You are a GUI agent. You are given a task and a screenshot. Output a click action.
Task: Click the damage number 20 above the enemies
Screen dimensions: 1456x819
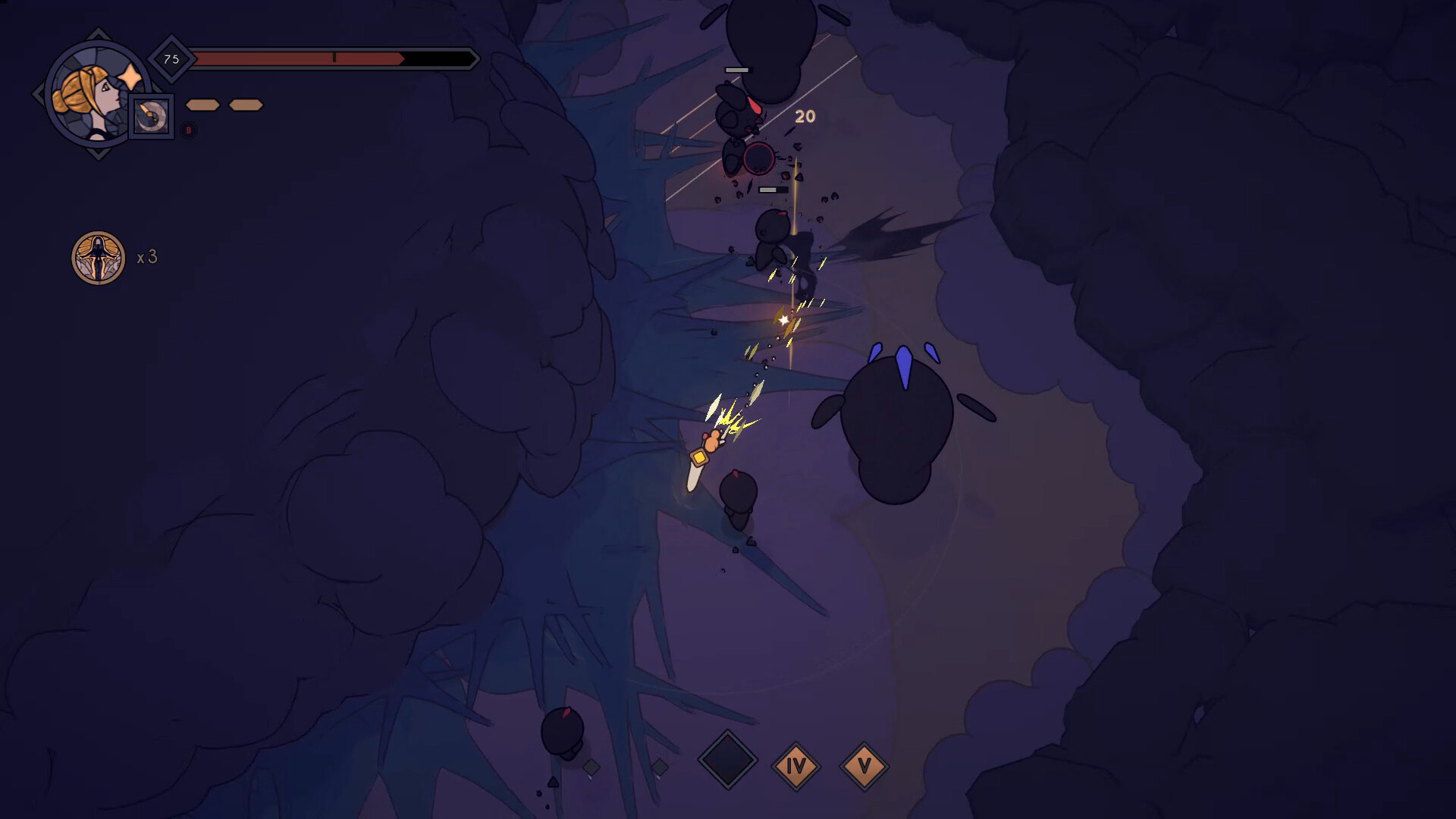[805, 118]
